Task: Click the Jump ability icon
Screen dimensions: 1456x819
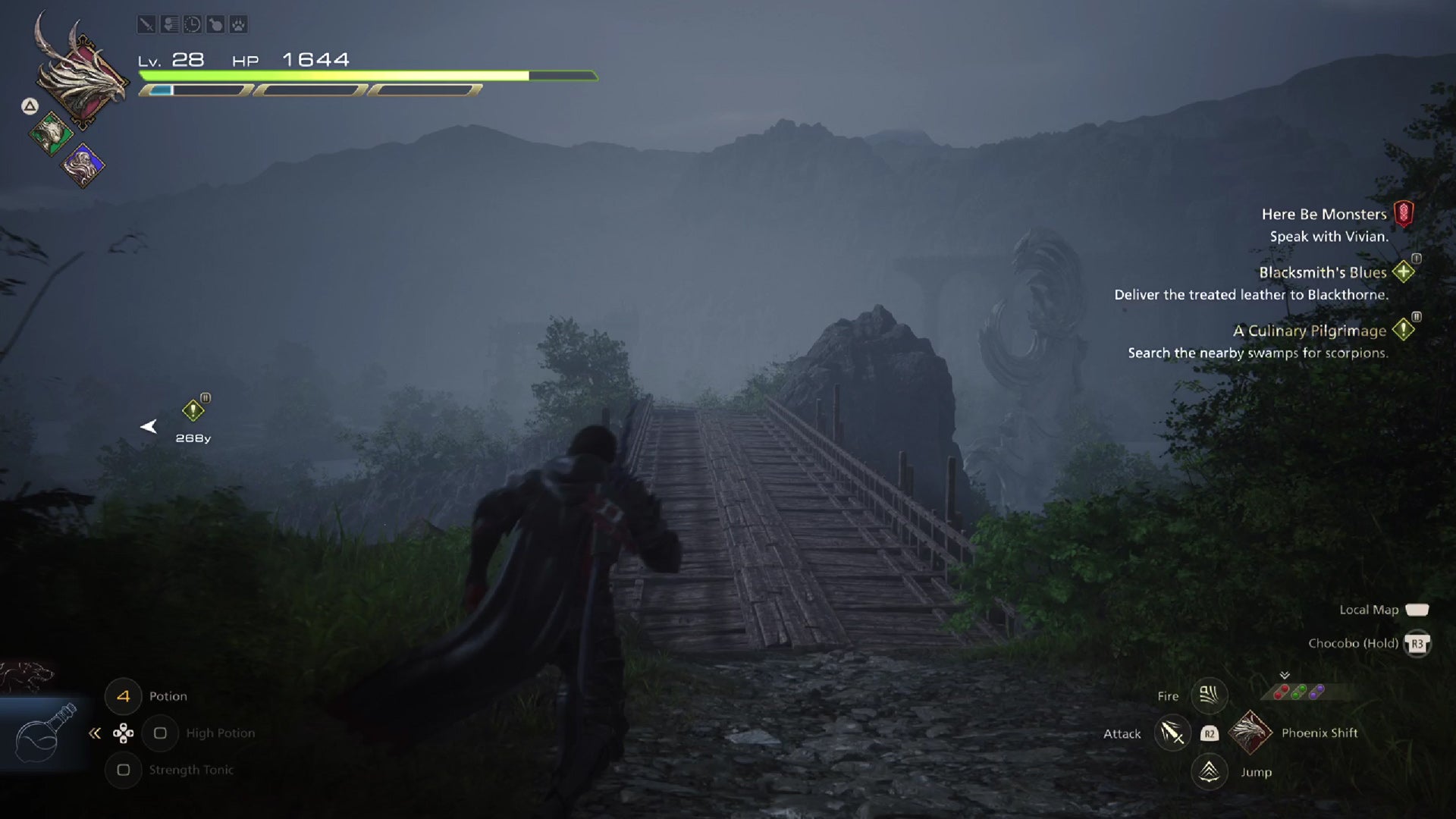Action: [x=1210, y=772]
